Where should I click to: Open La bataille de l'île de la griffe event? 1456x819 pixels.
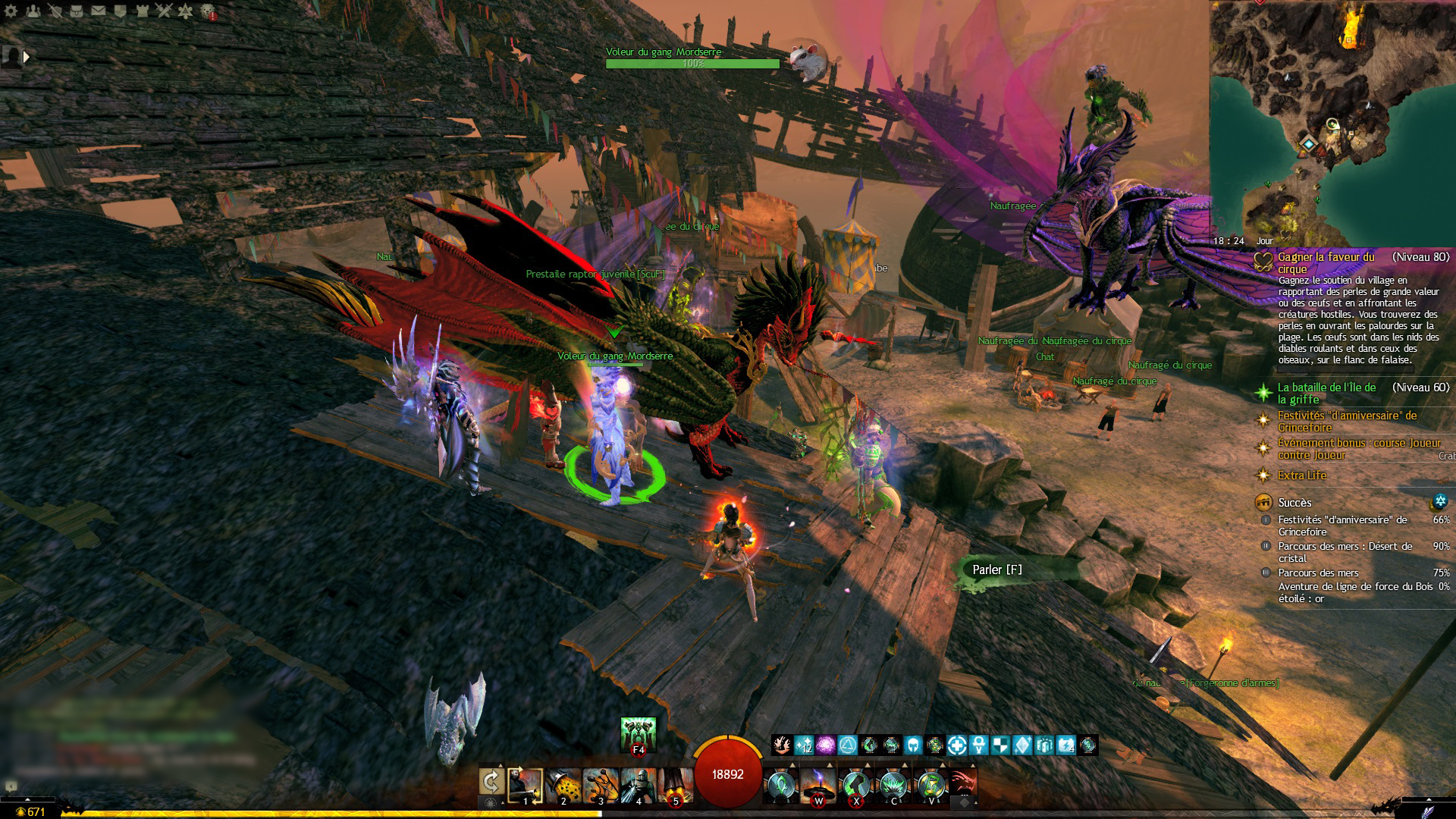[1326, 393]
